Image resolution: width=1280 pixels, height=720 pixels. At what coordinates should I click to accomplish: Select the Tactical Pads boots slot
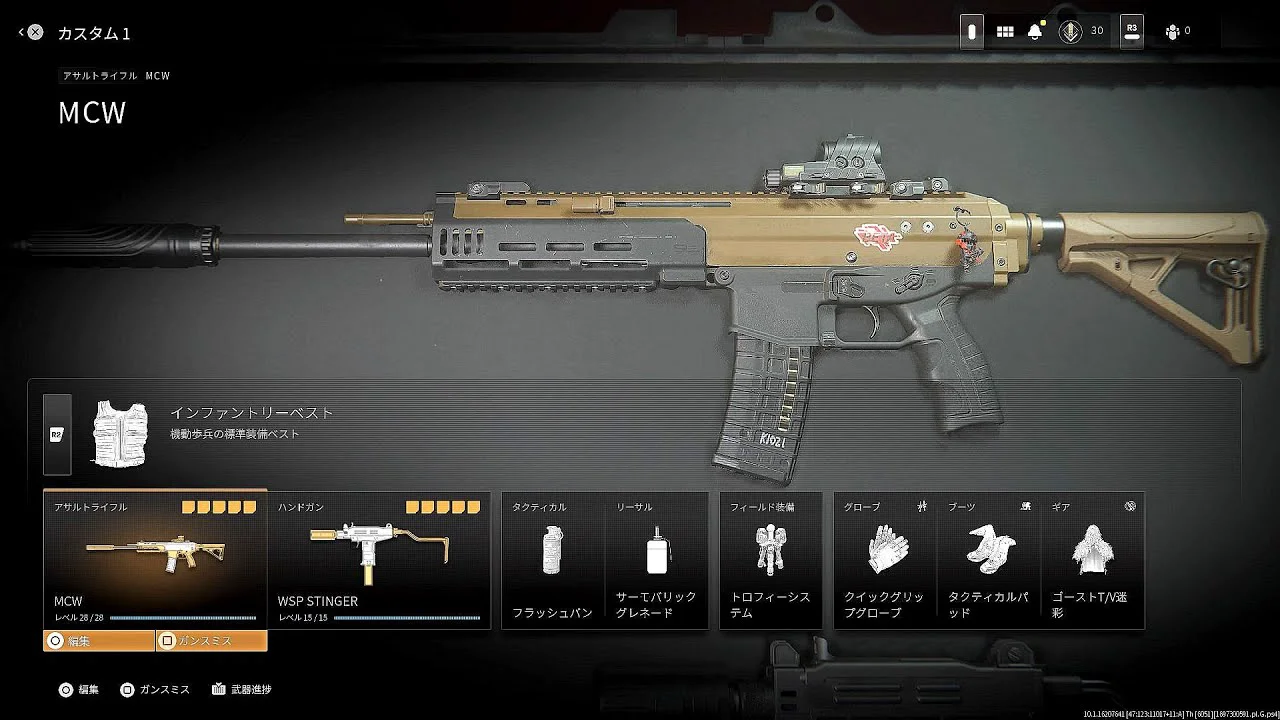point(989,560)
